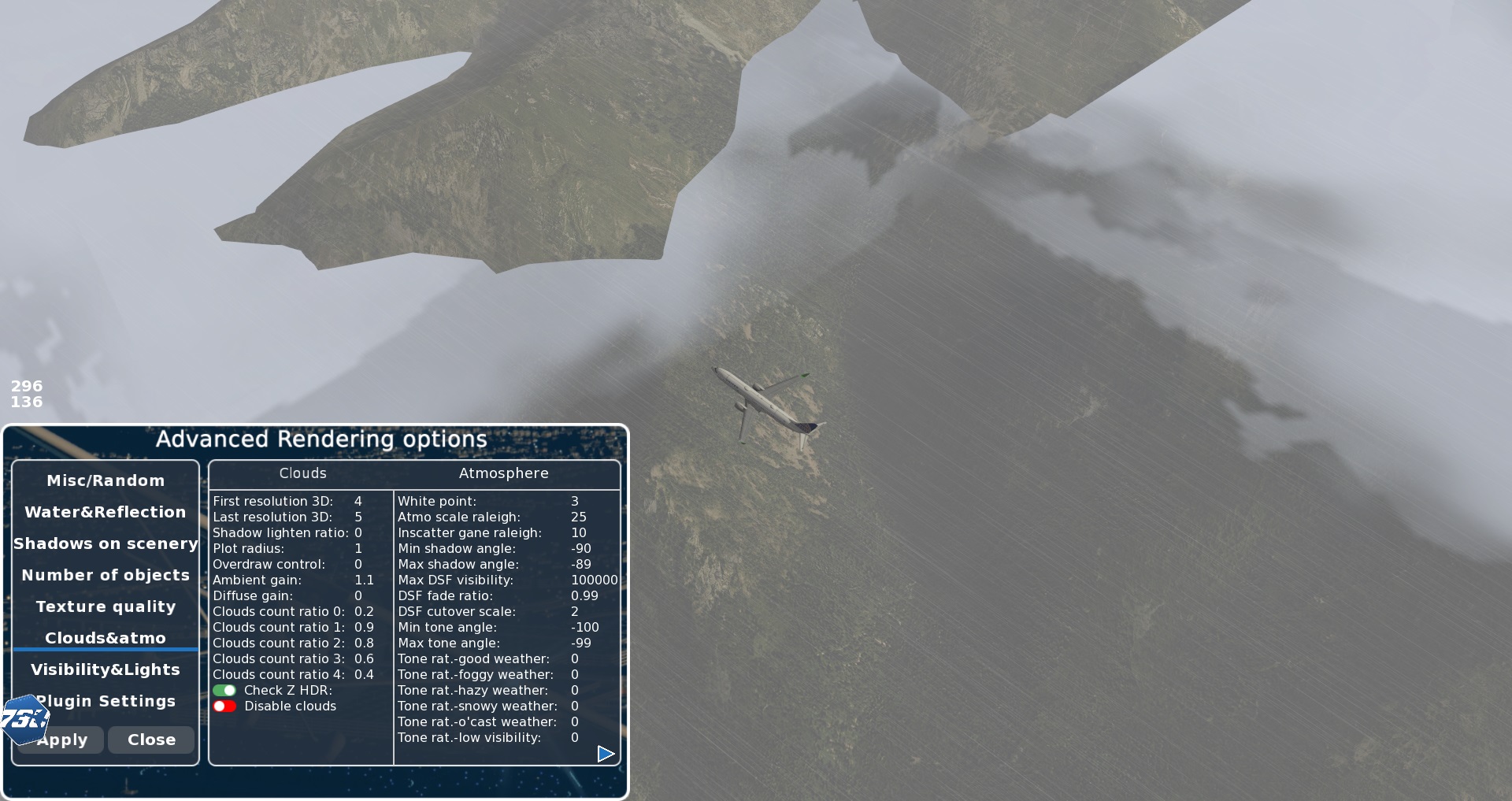Open the Misc/Random section
Screen dimensions: 1512x801
[106, 480]
